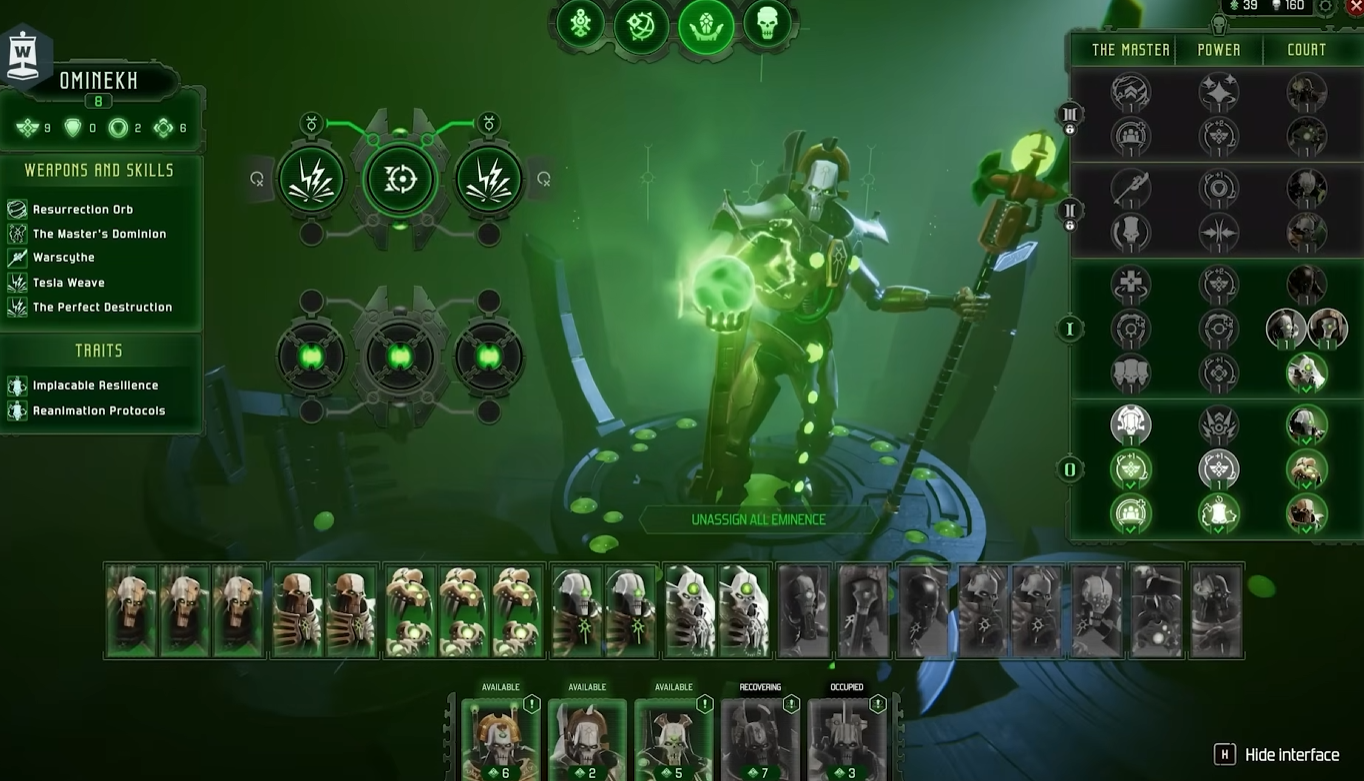
Task: View the Implacable Resilience trait
Action: coord(95,385)
